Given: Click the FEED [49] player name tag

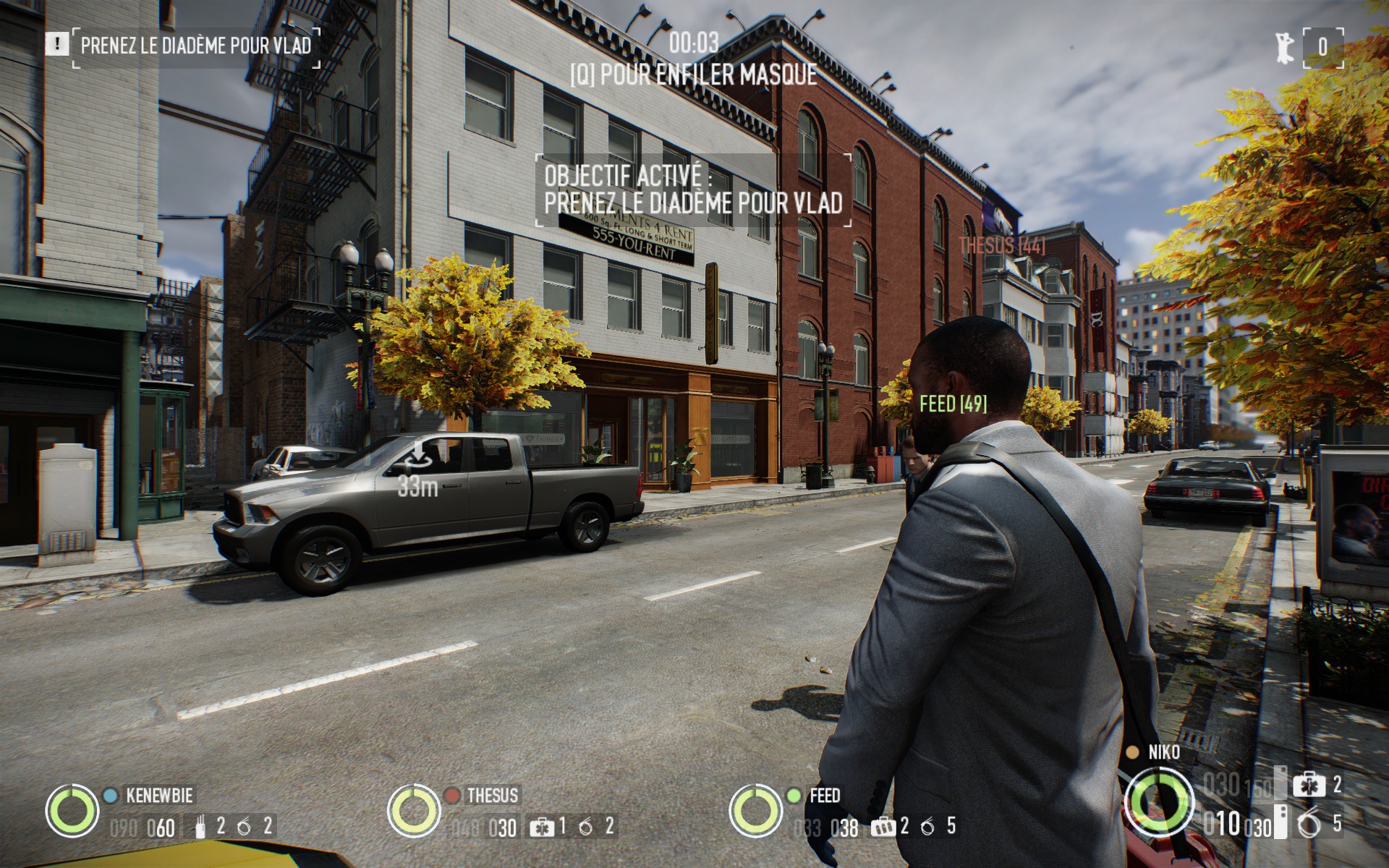Looking at the screenshot, I should click(x=953, y=404).
